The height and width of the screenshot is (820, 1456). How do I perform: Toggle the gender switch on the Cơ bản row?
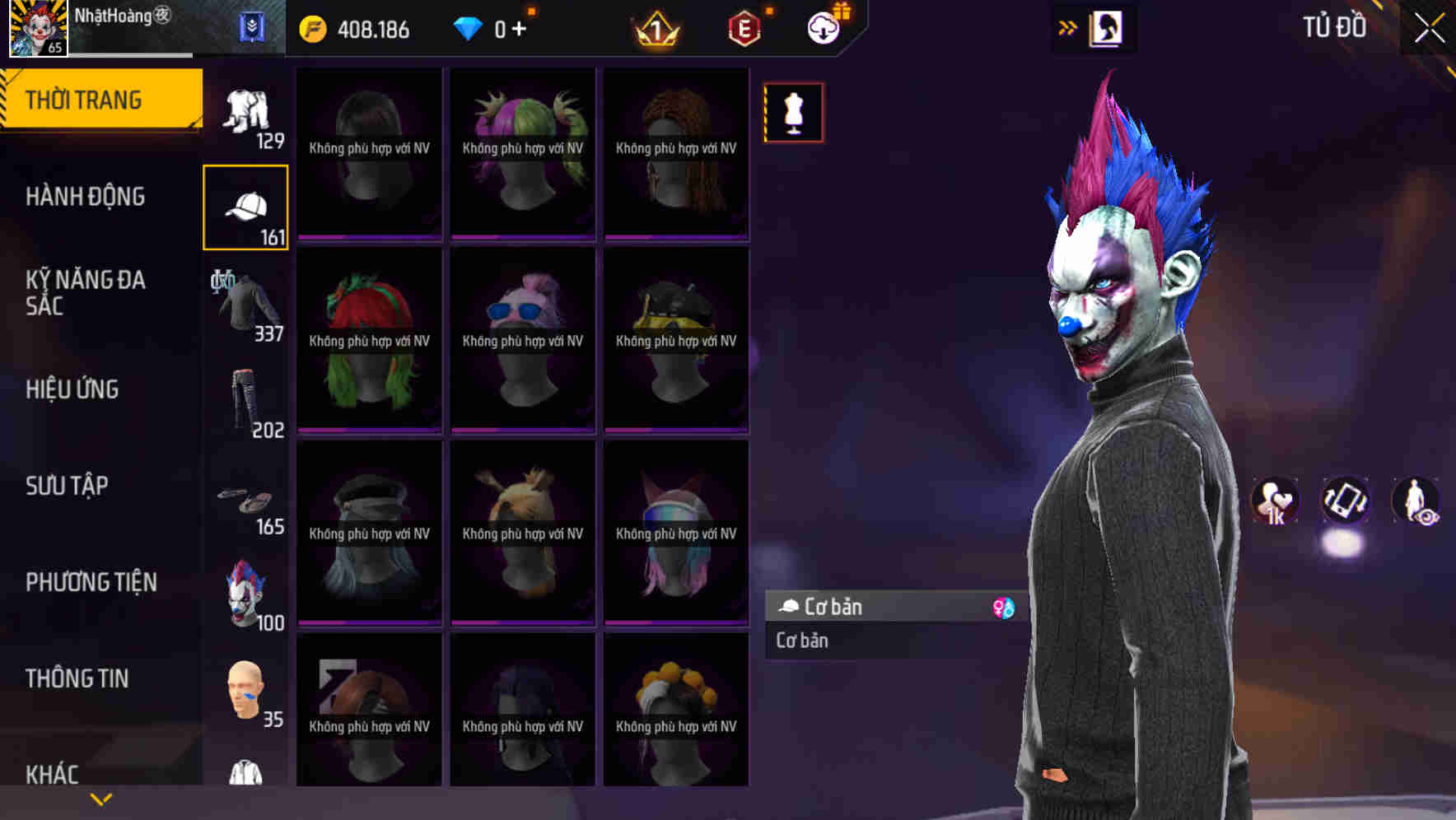point(1003,607)
